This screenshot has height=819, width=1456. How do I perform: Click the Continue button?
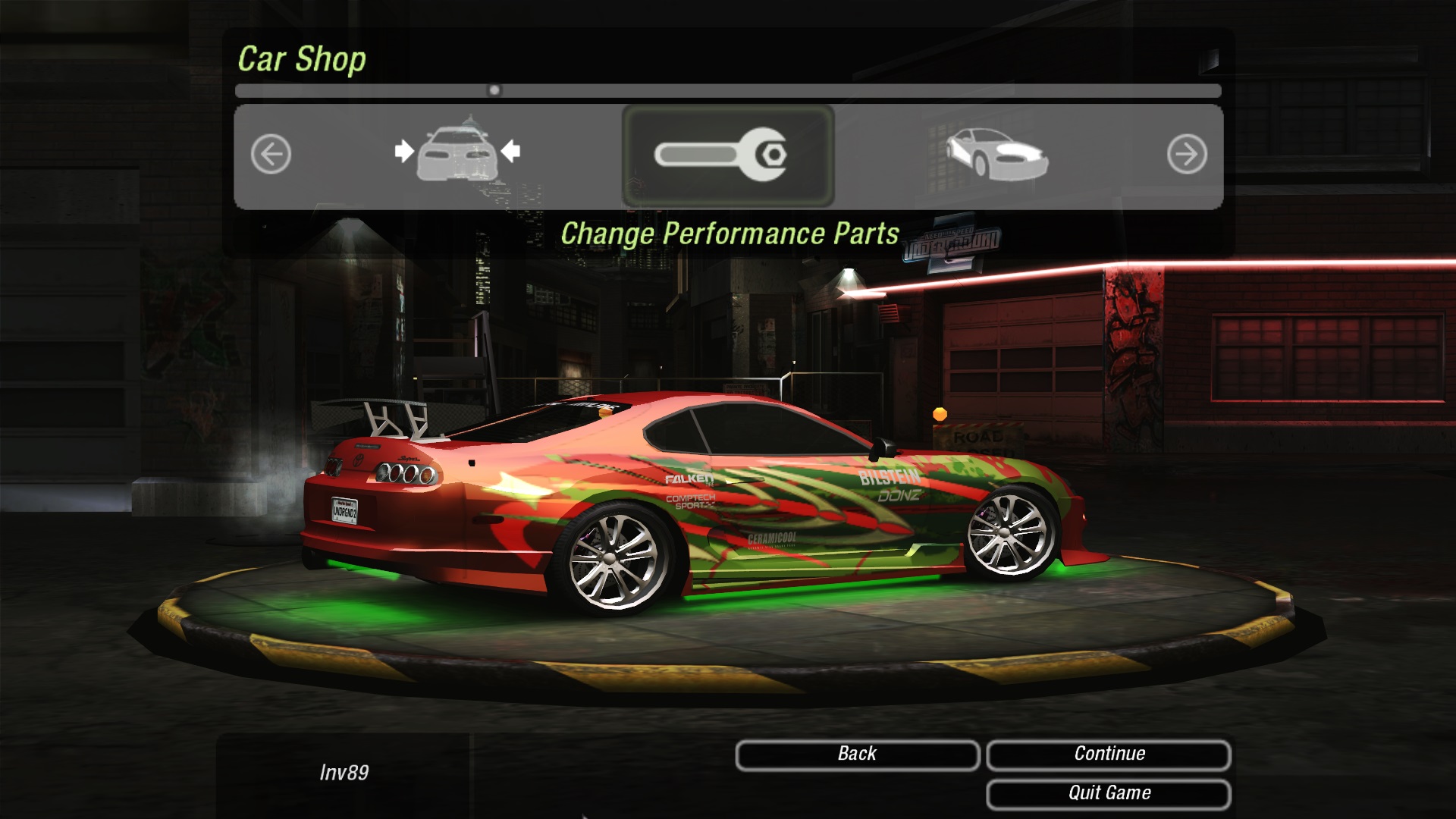point(1108,755)
